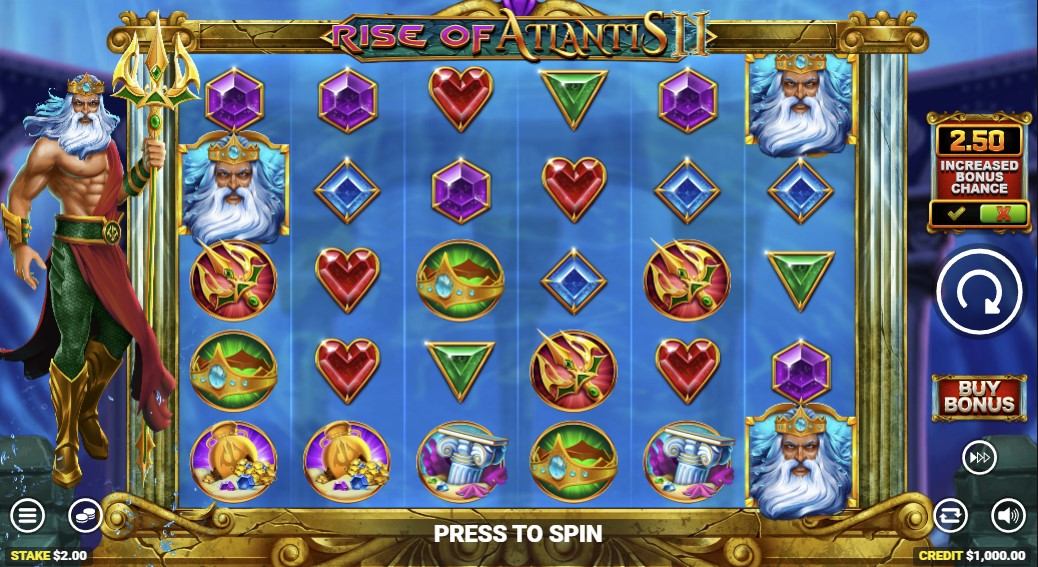Click the Press to Spin banner
This screenshot has height=567, width=1038.
(518, 533)
